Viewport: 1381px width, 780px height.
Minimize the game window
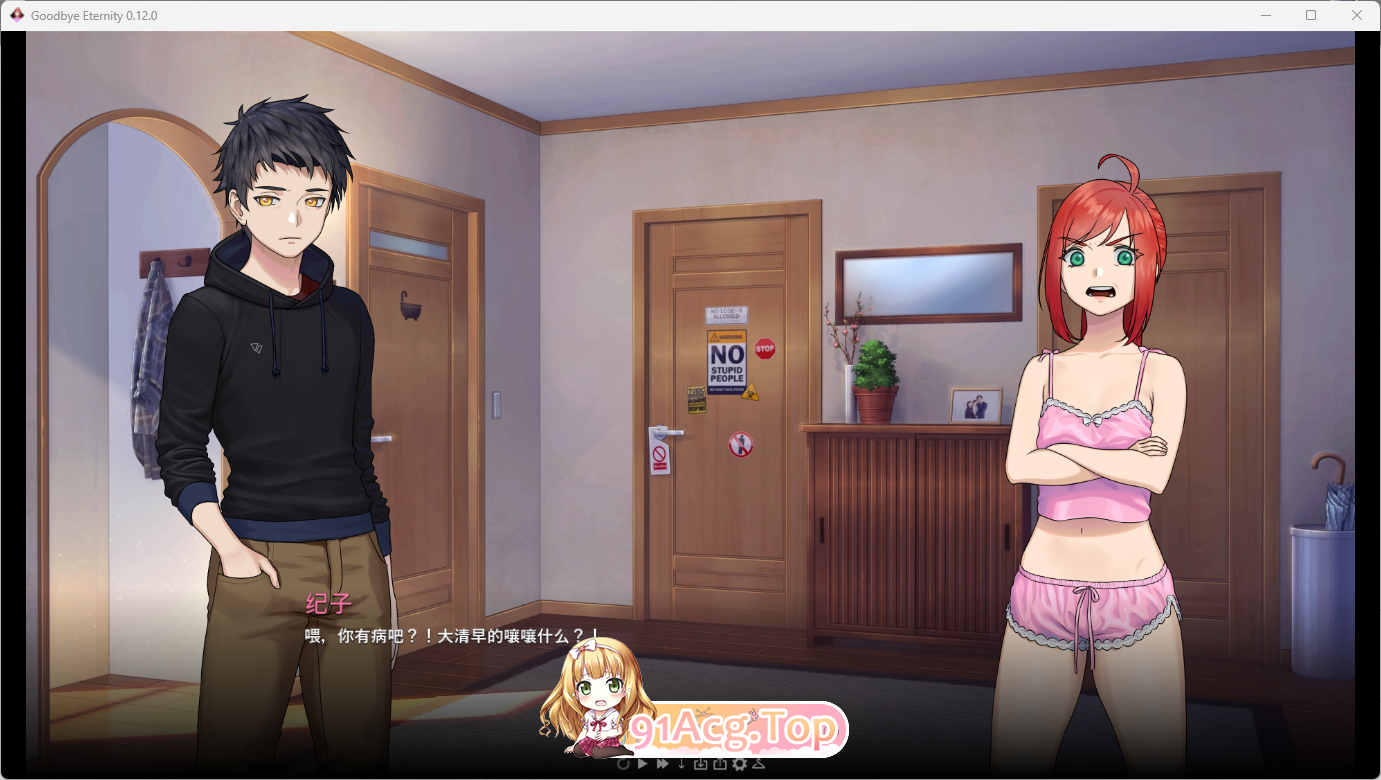[x=1264, y=15]
